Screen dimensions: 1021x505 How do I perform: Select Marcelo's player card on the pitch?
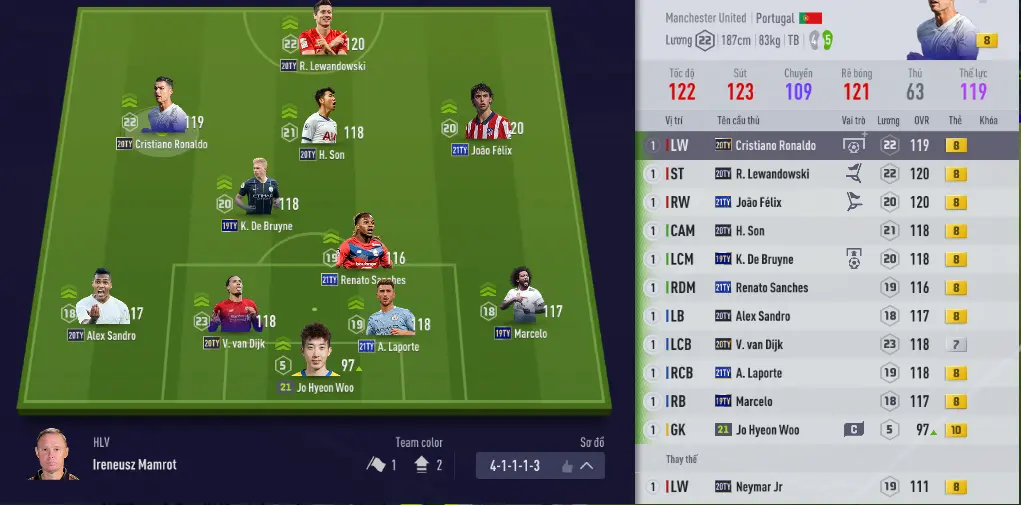click(x=521, y=298)
